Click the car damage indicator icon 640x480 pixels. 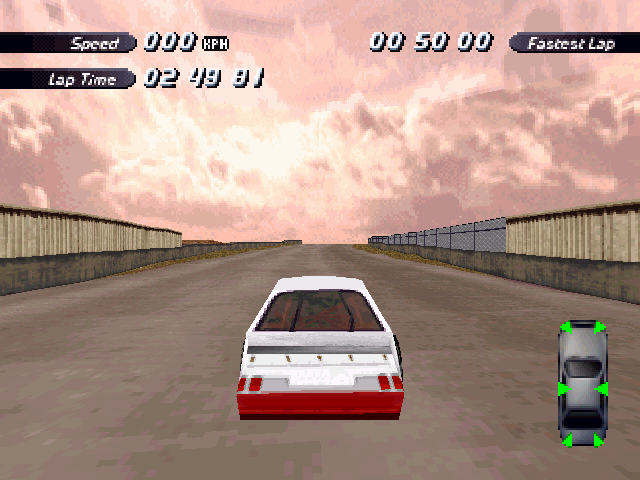(583, 384)
